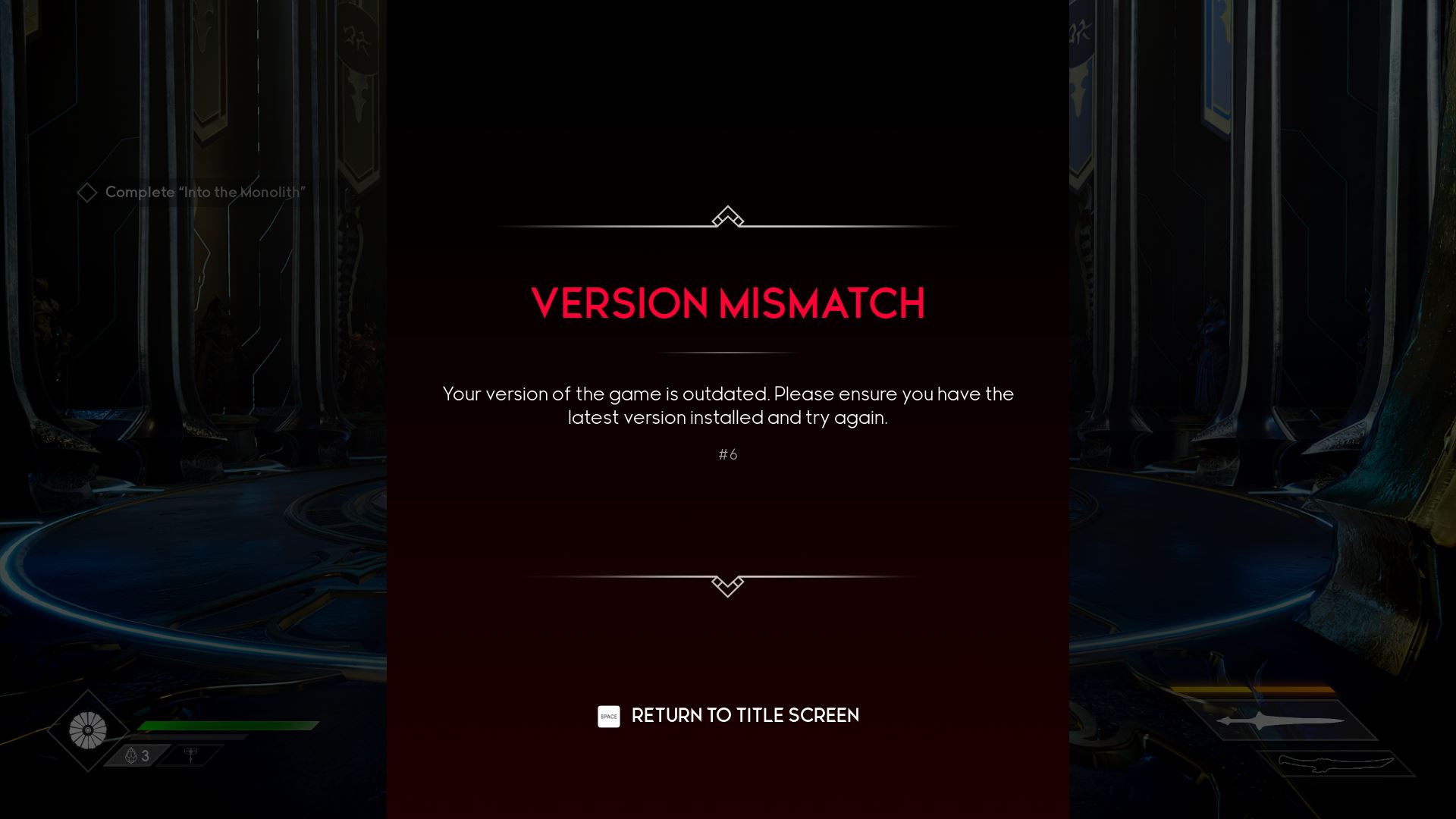Select the VERSION MISMATCH title text
This screenshot has height=819, width=1456.
click(x=727, y=303)
